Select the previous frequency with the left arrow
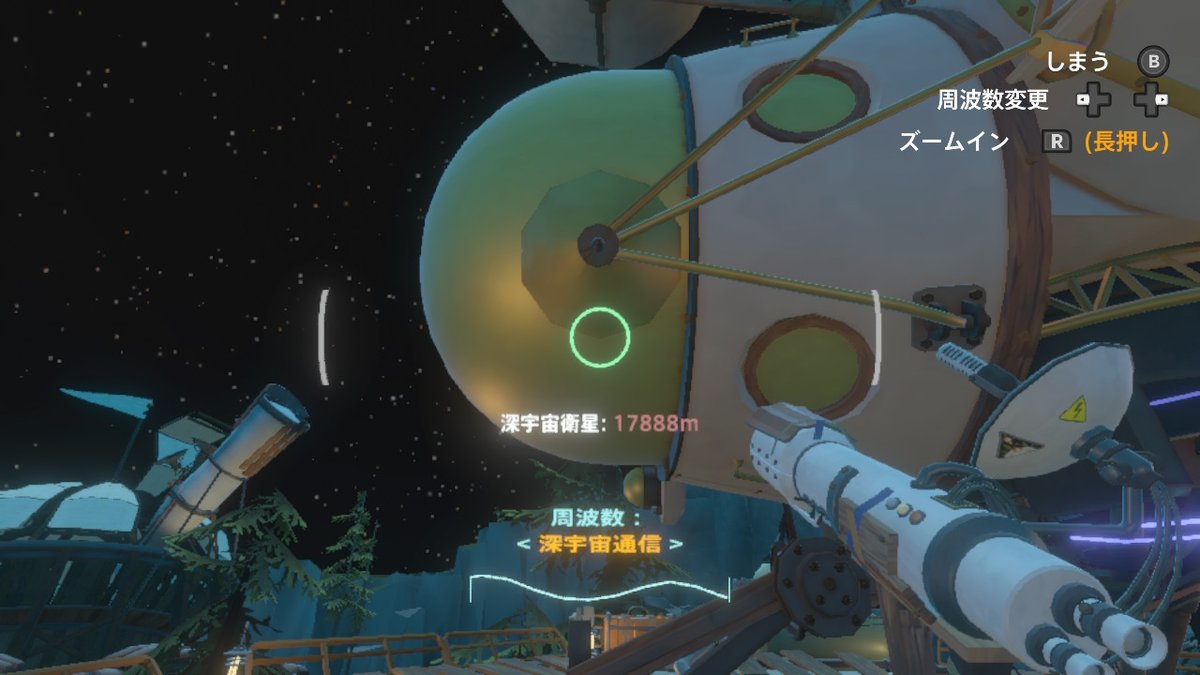The width and height of the screenshot is (1200, 675). pos(522,545)
